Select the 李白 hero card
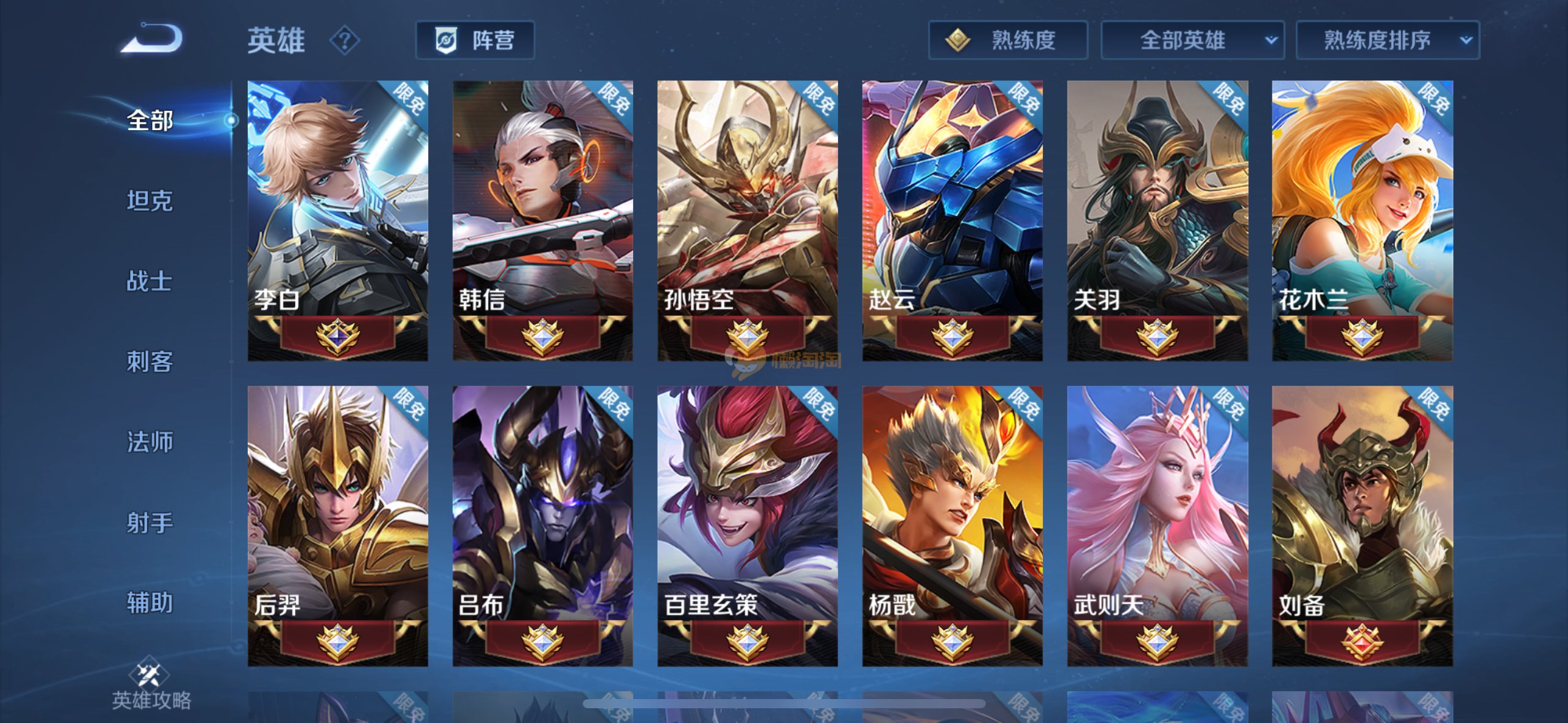This screenshot has height=723, width=1568. point(337,221)
